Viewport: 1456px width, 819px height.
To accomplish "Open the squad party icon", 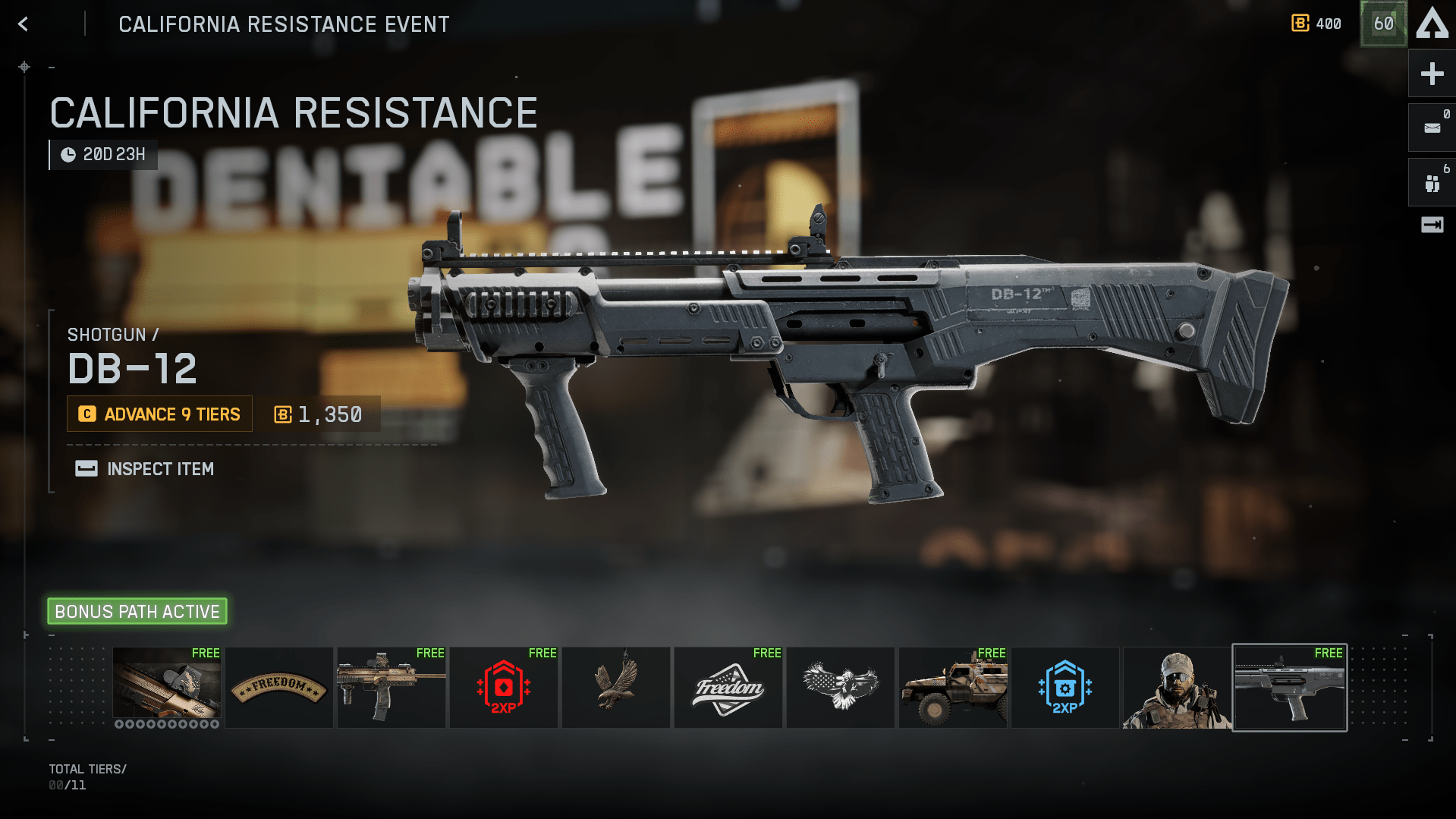I will tap(1432, 183).
